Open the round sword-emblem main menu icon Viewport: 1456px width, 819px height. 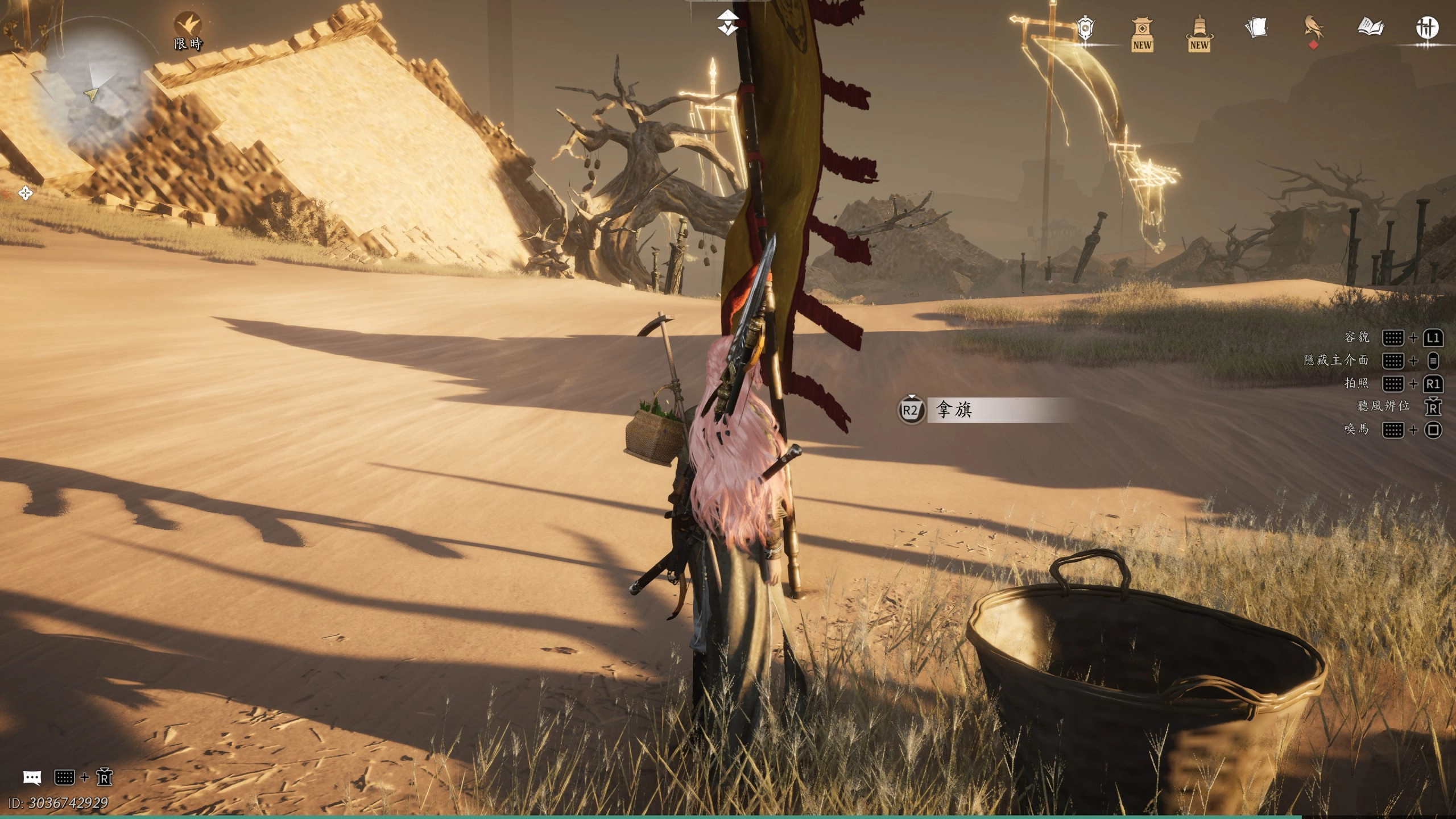1426,27
